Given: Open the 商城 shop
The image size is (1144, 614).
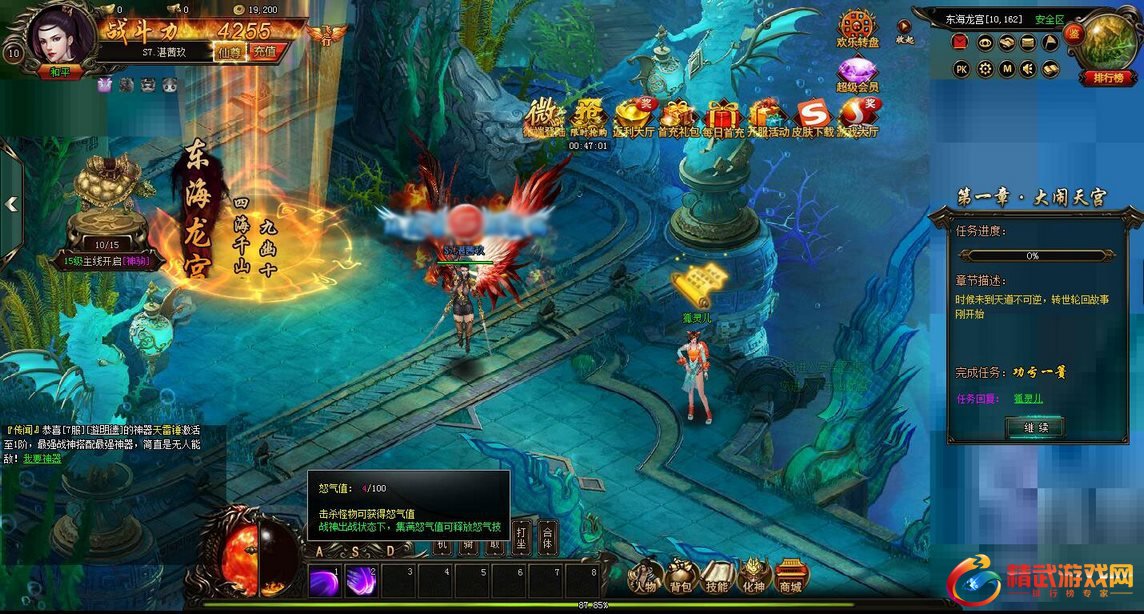Looking at the screenshot, I should click(790, 577).
